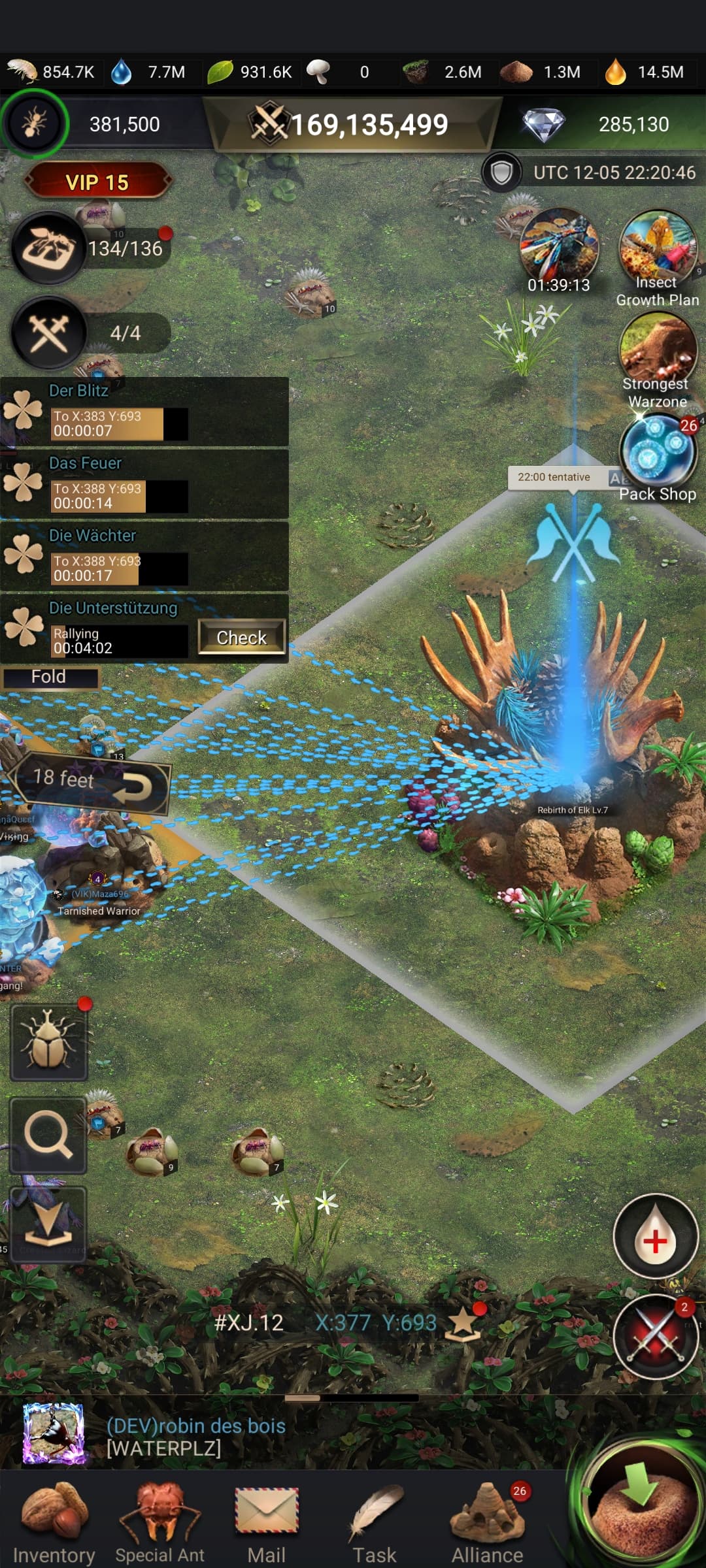Check the Die Unterstützung rally
The image size is (706, 1568).
(x=241, y=637)
